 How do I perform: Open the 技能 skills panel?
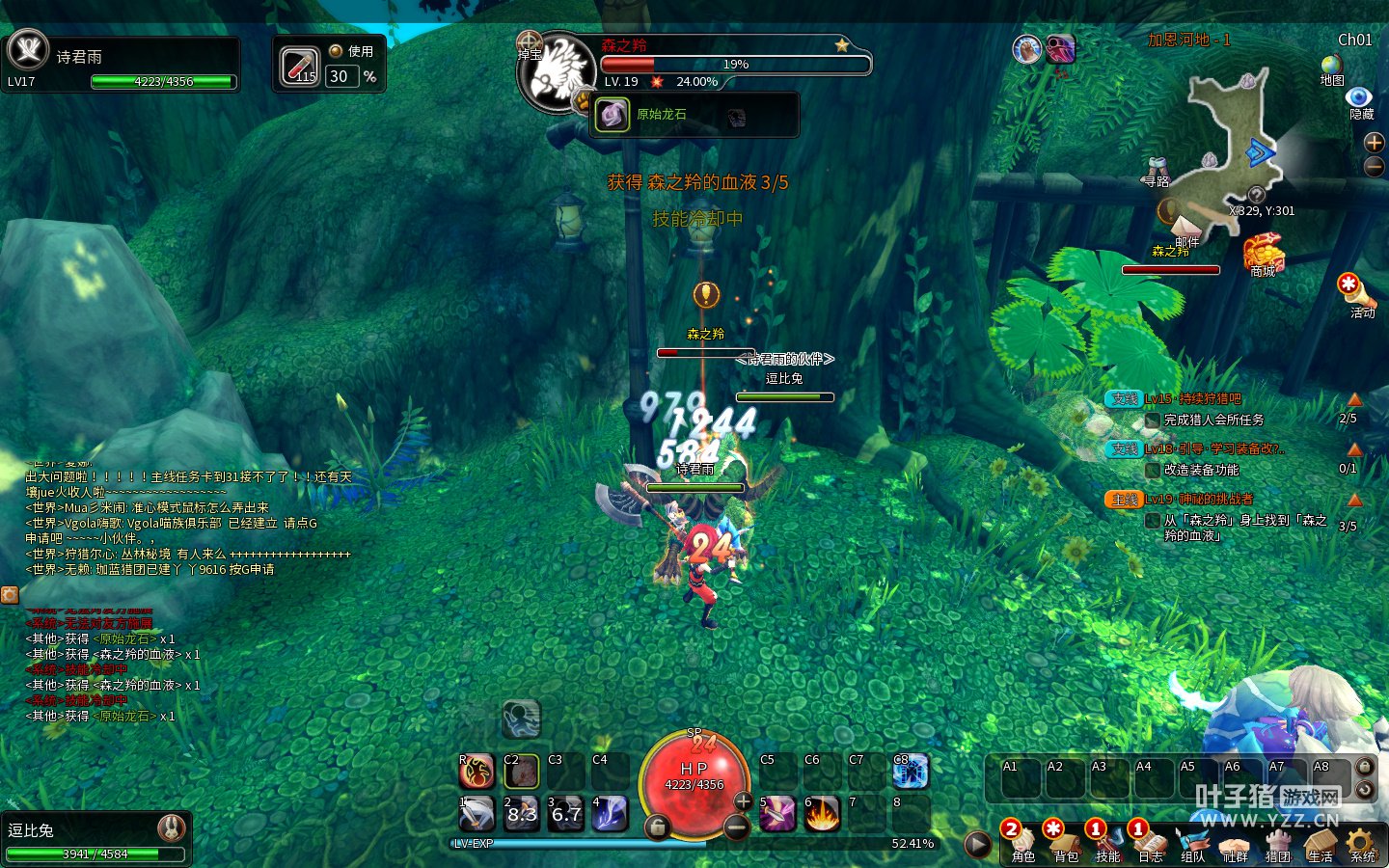[x=1107, y=842]
